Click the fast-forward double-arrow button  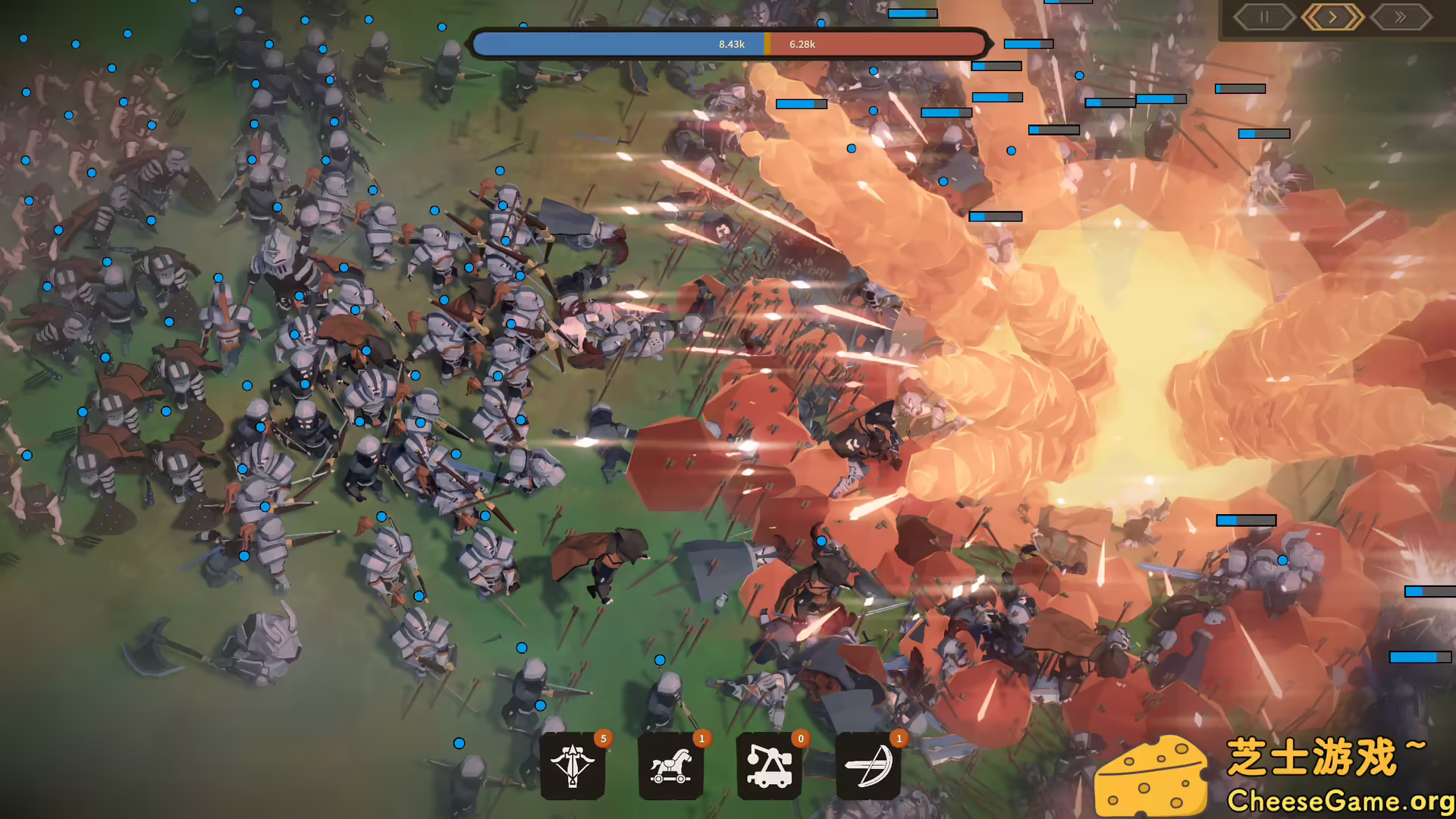(1400, 17)
